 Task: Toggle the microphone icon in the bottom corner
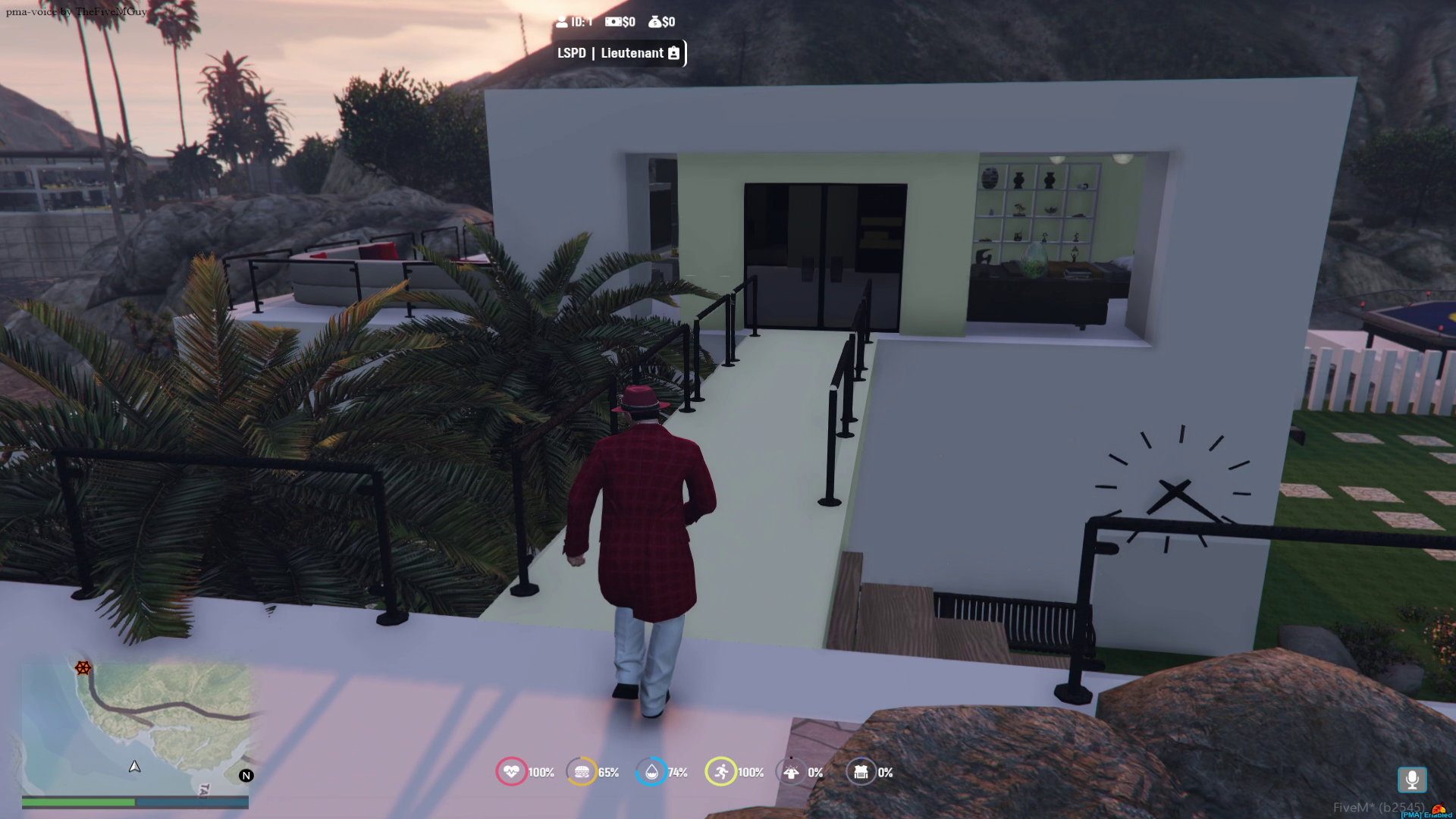click(x=1412, y=778)
